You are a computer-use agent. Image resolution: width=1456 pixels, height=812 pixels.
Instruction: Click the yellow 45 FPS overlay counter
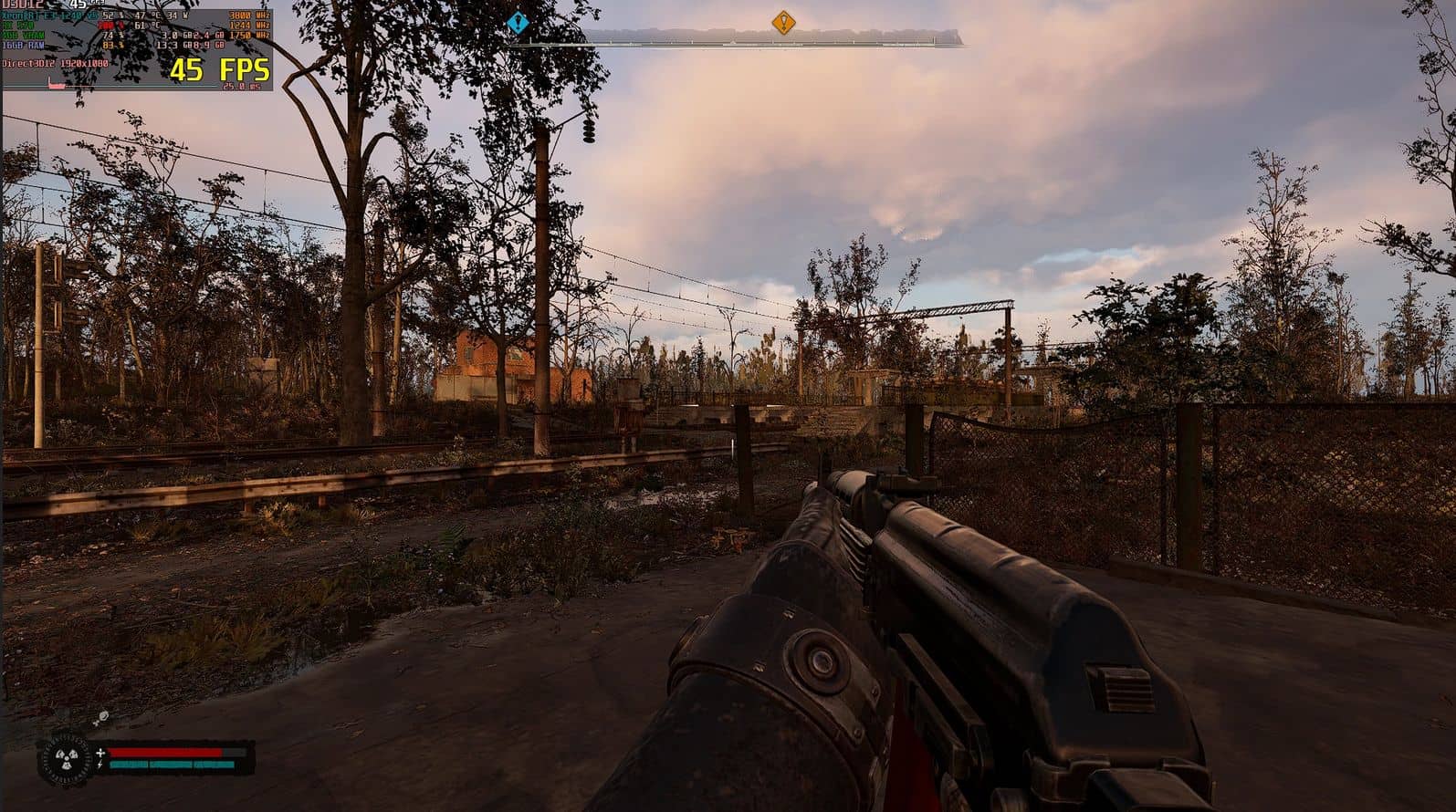(x=220, y=69)
